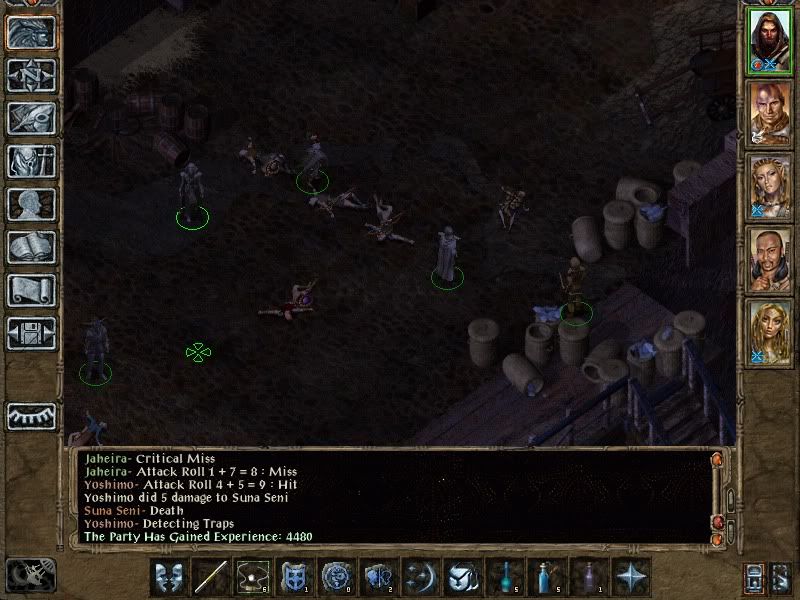The height and width of the screenshot is (600, 800).
Task: Open the area map with compass button
Action: point(31,75)
